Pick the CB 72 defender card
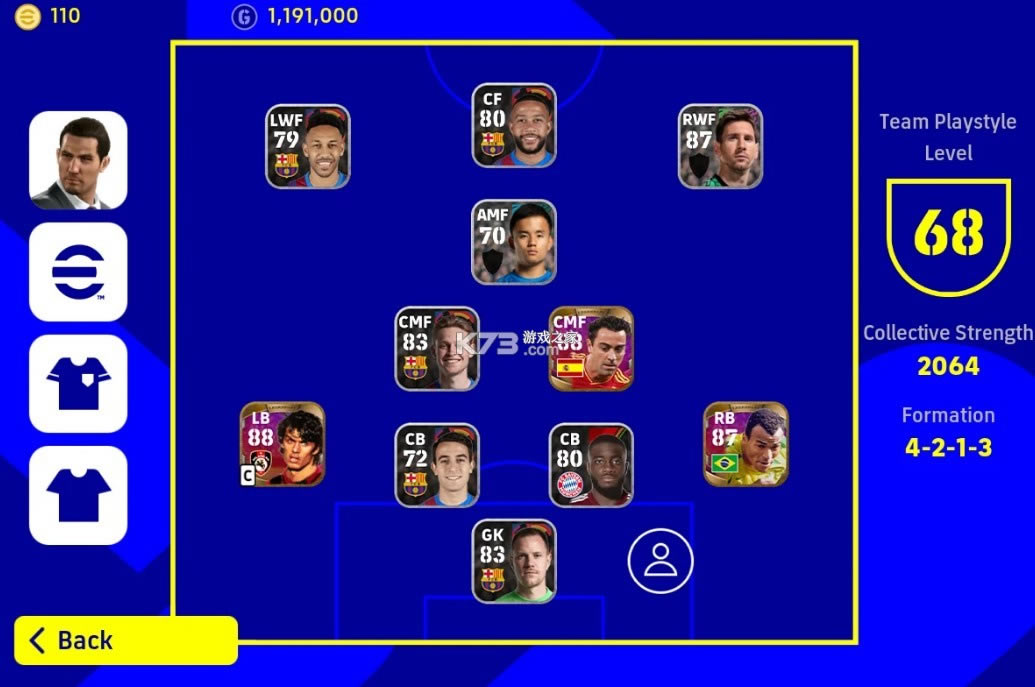The height and width of the screenshot is (687, 1035). pyautogui.click(x=437, y=465)
